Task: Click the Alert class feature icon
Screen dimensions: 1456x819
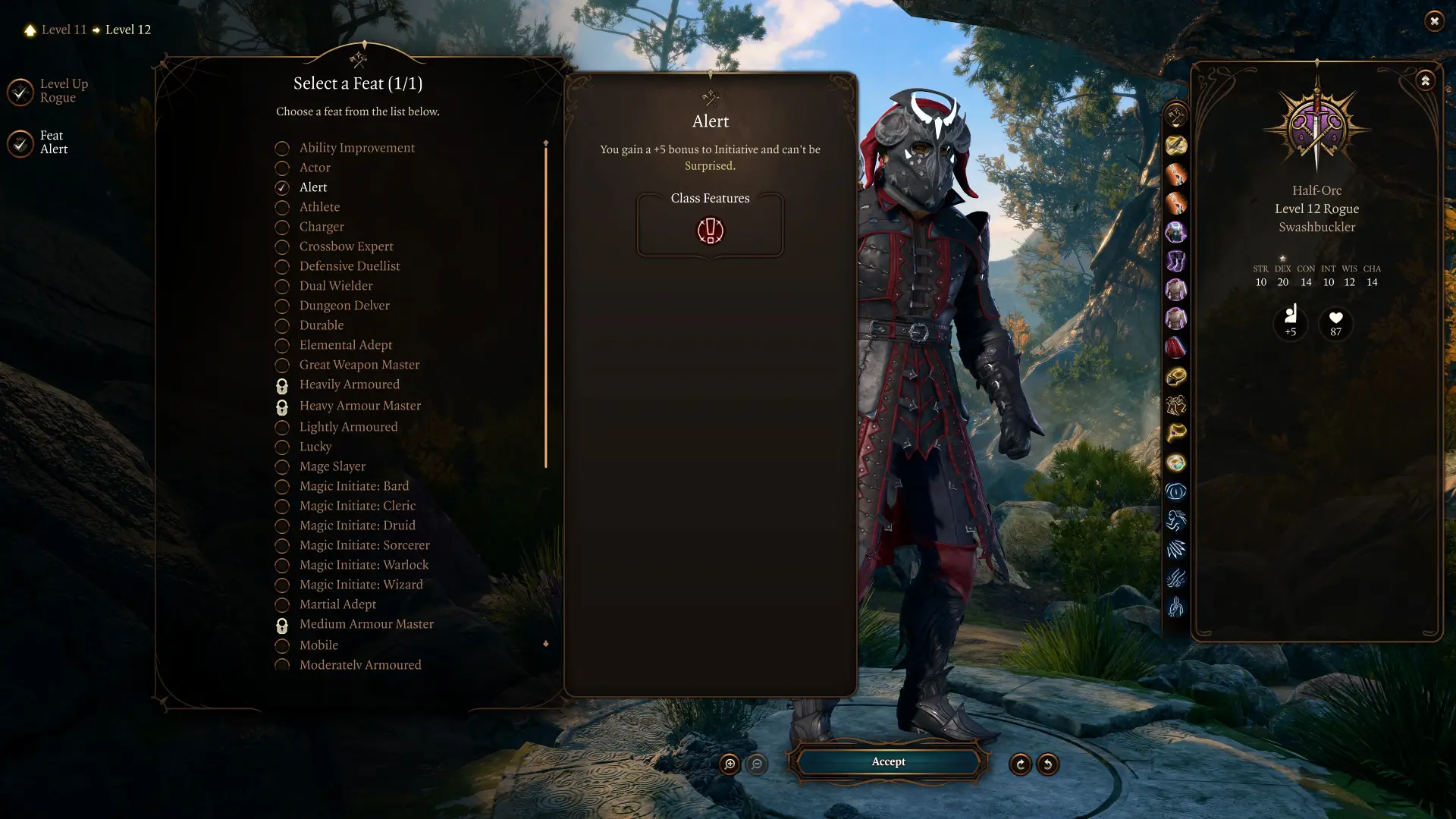Action: pos(710,231)
